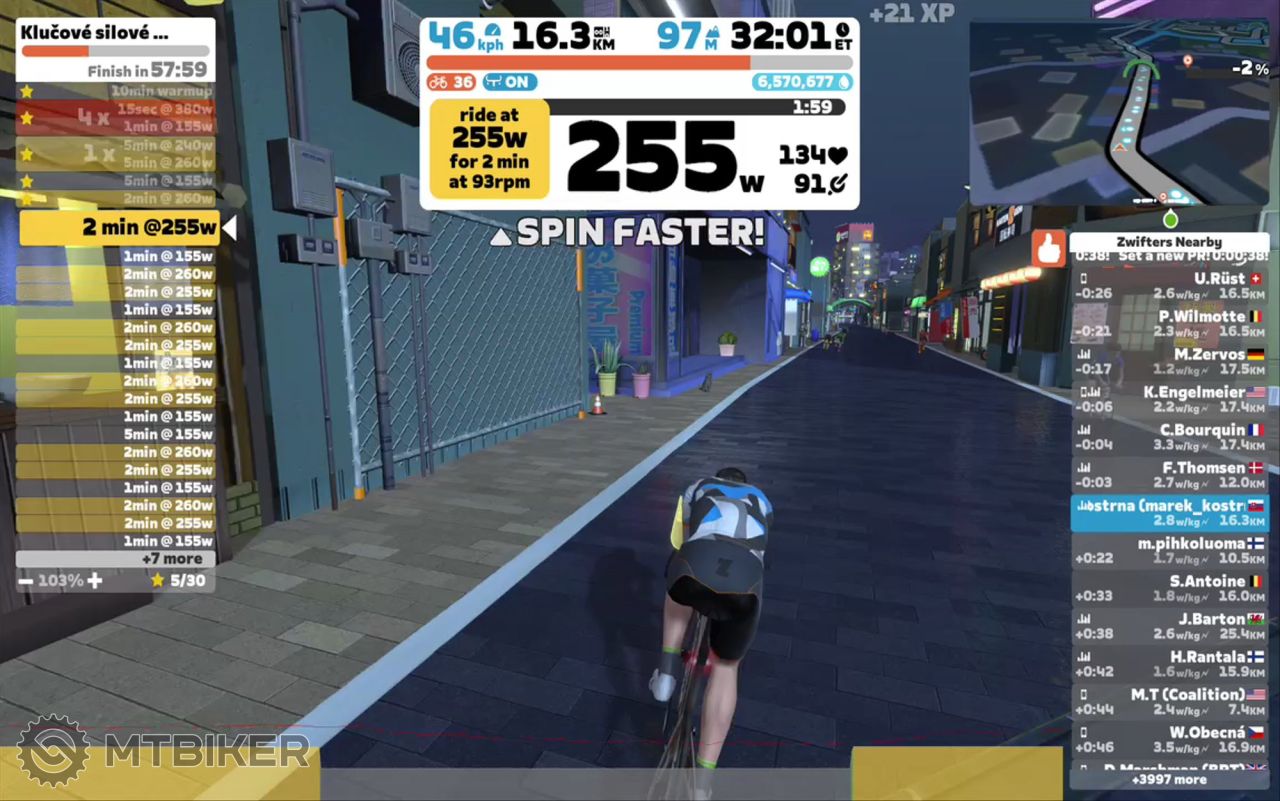The height and width of the screenshot is (801, 1280).
Task: Select K.Engelmeier's row in the rider list
Action: coord(1169,399)
